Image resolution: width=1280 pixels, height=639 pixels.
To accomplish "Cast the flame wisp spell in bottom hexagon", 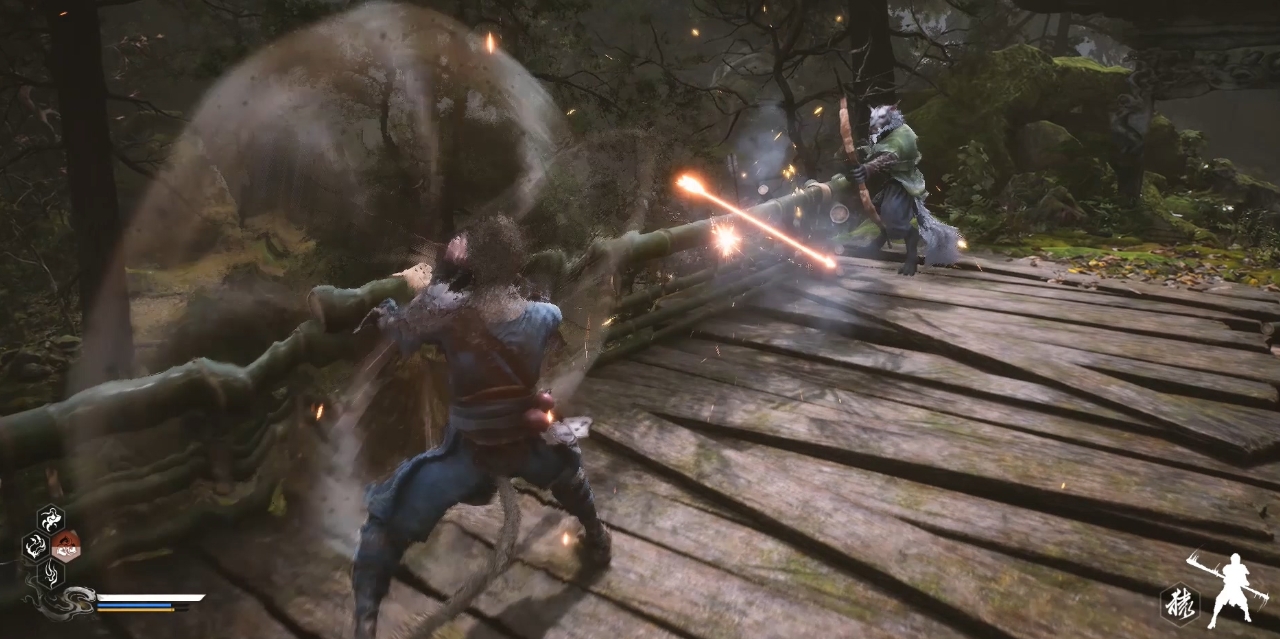I will point(51,573).
